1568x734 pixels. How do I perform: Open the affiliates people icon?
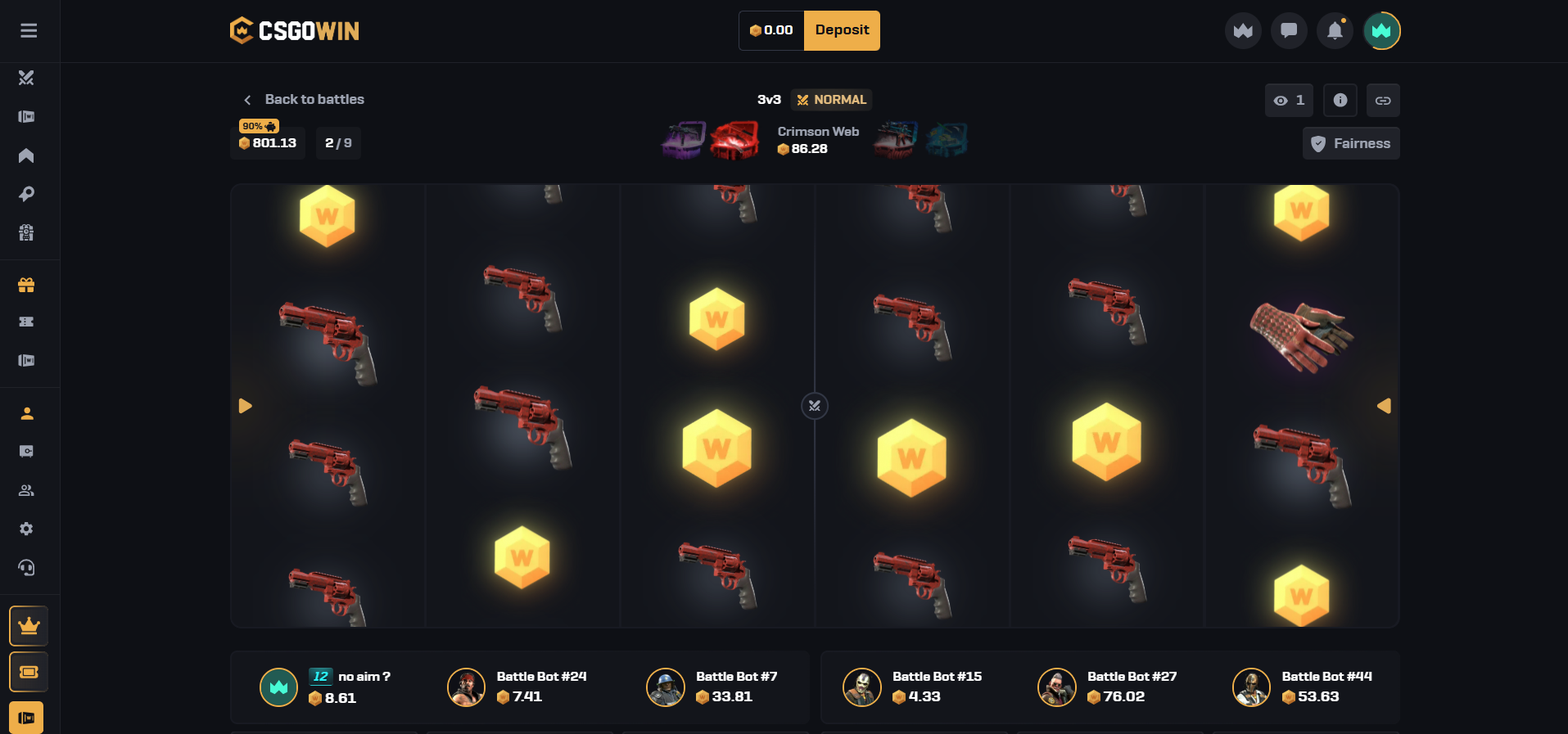point(26,489)
